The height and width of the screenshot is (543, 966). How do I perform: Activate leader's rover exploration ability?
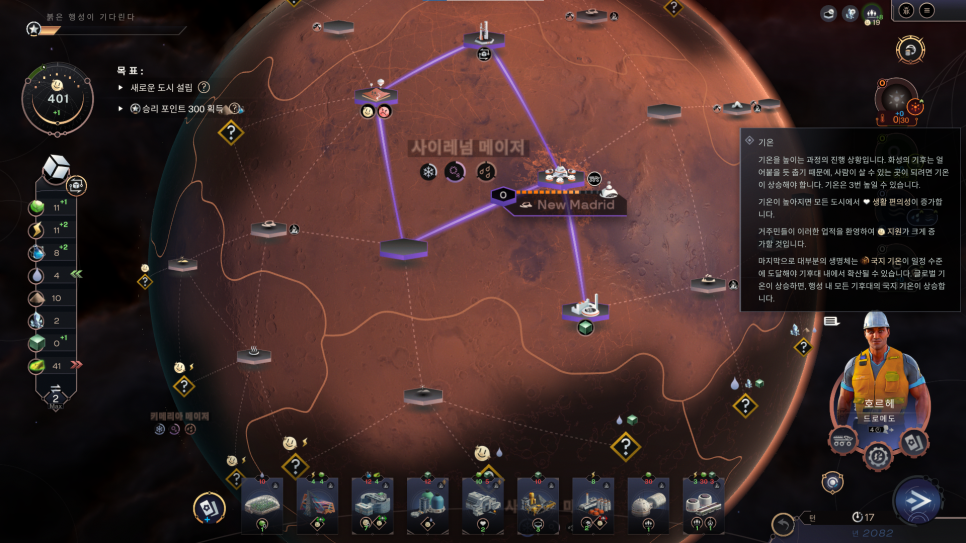842,441
